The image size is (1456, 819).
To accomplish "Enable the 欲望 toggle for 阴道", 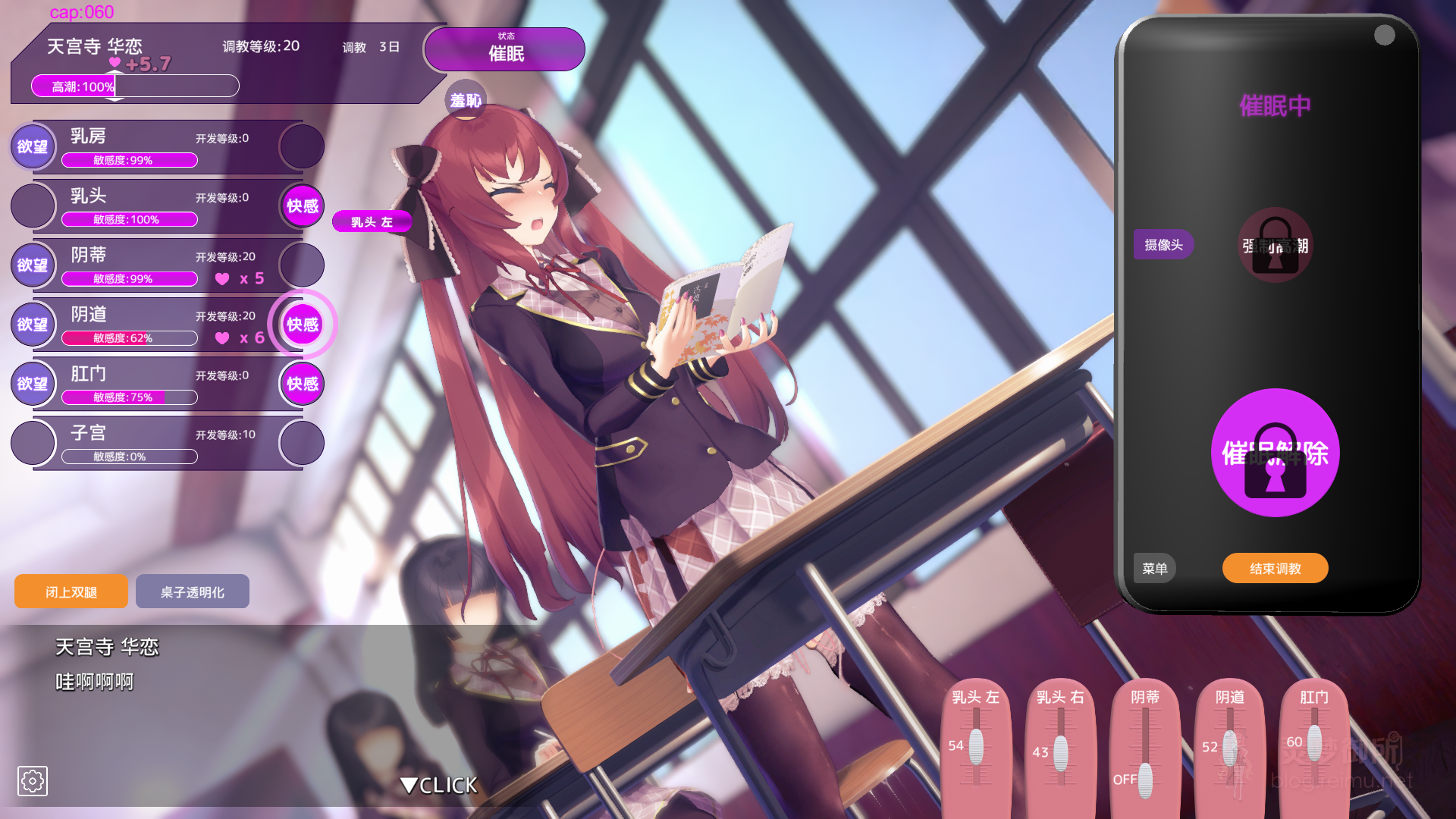I will point(32,324).
